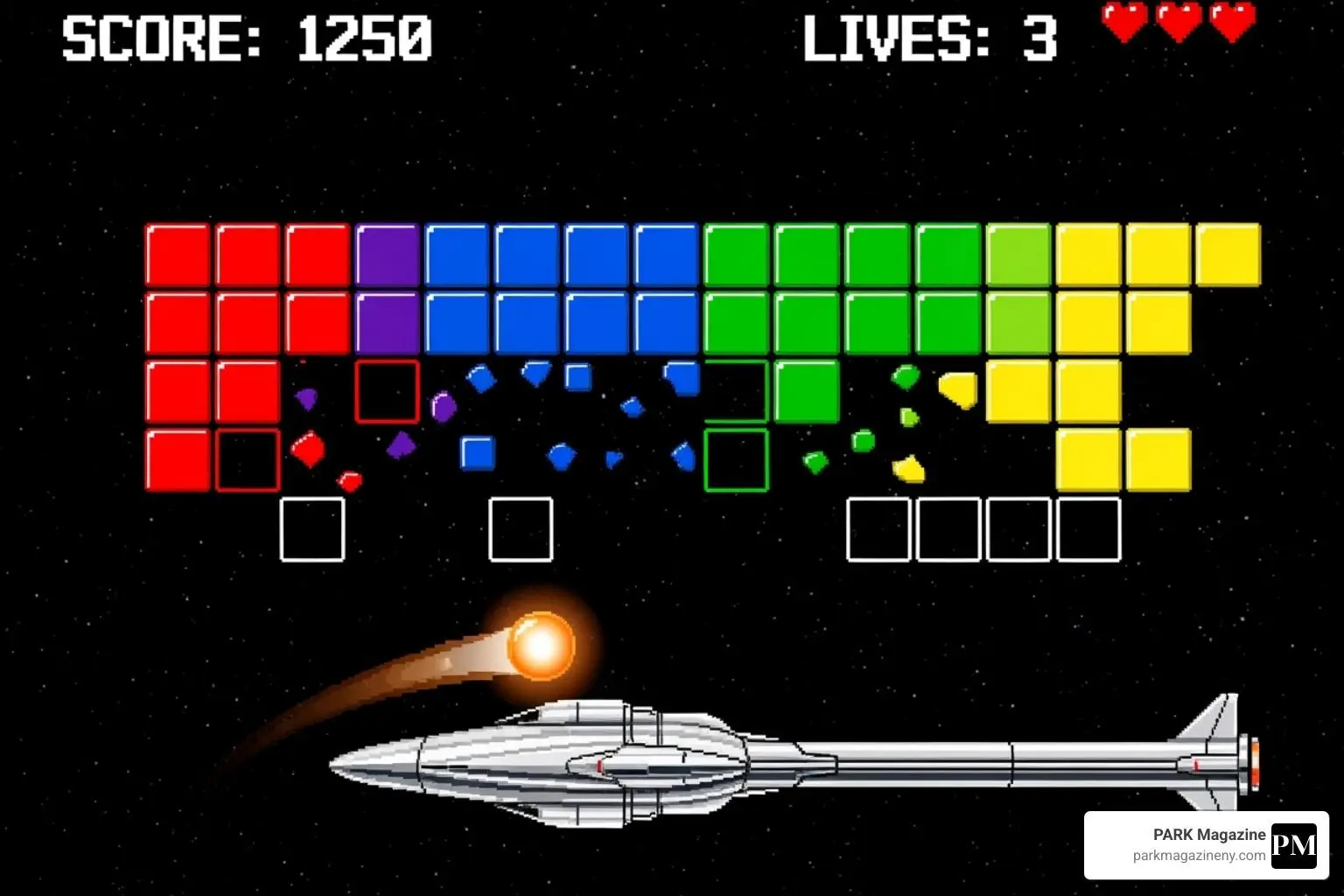
Task: Select the glowing fireball projectile
Action: (x=540, y=646)
